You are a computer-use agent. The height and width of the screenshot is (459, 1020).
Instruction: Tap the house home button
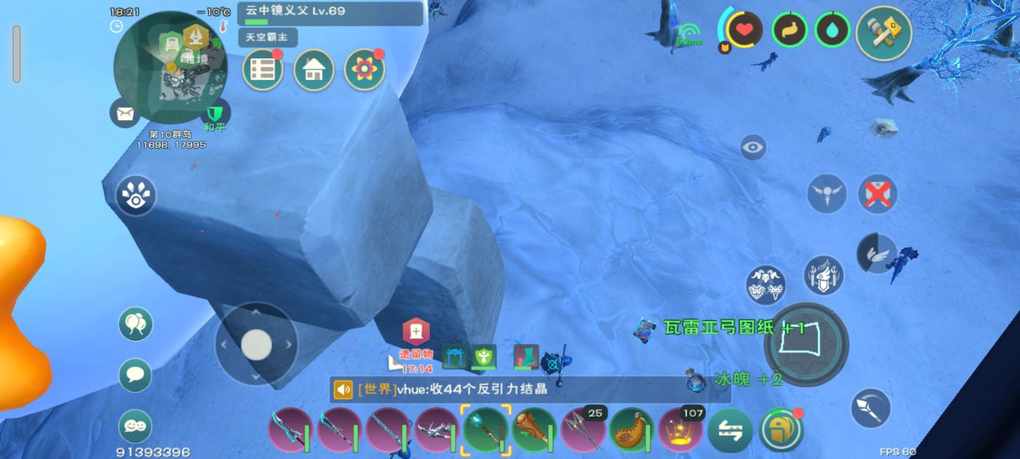[x=314, y=70]
